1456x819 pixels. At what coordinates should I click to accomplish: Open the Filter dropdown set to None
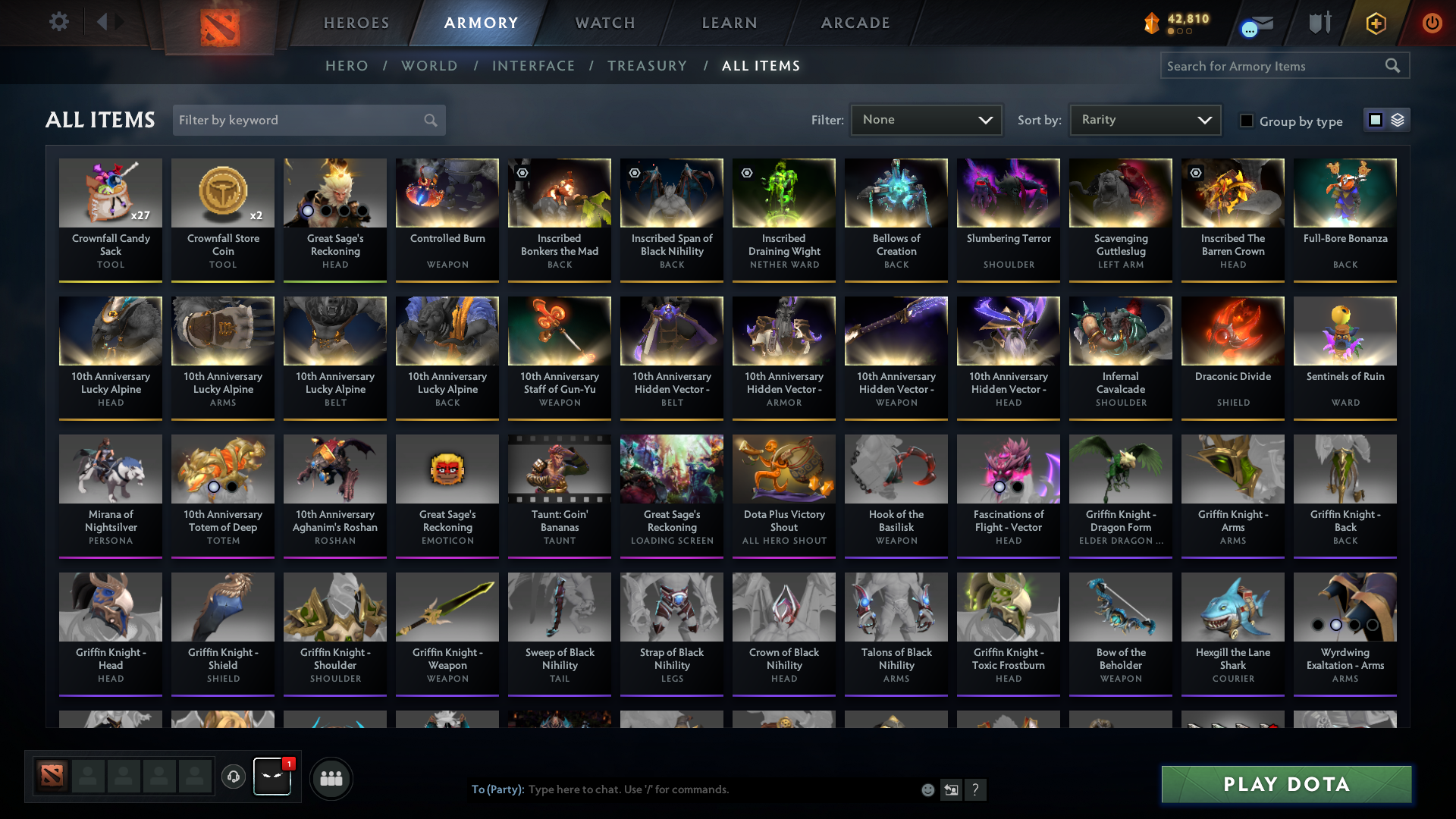click(x=925, y=120)
